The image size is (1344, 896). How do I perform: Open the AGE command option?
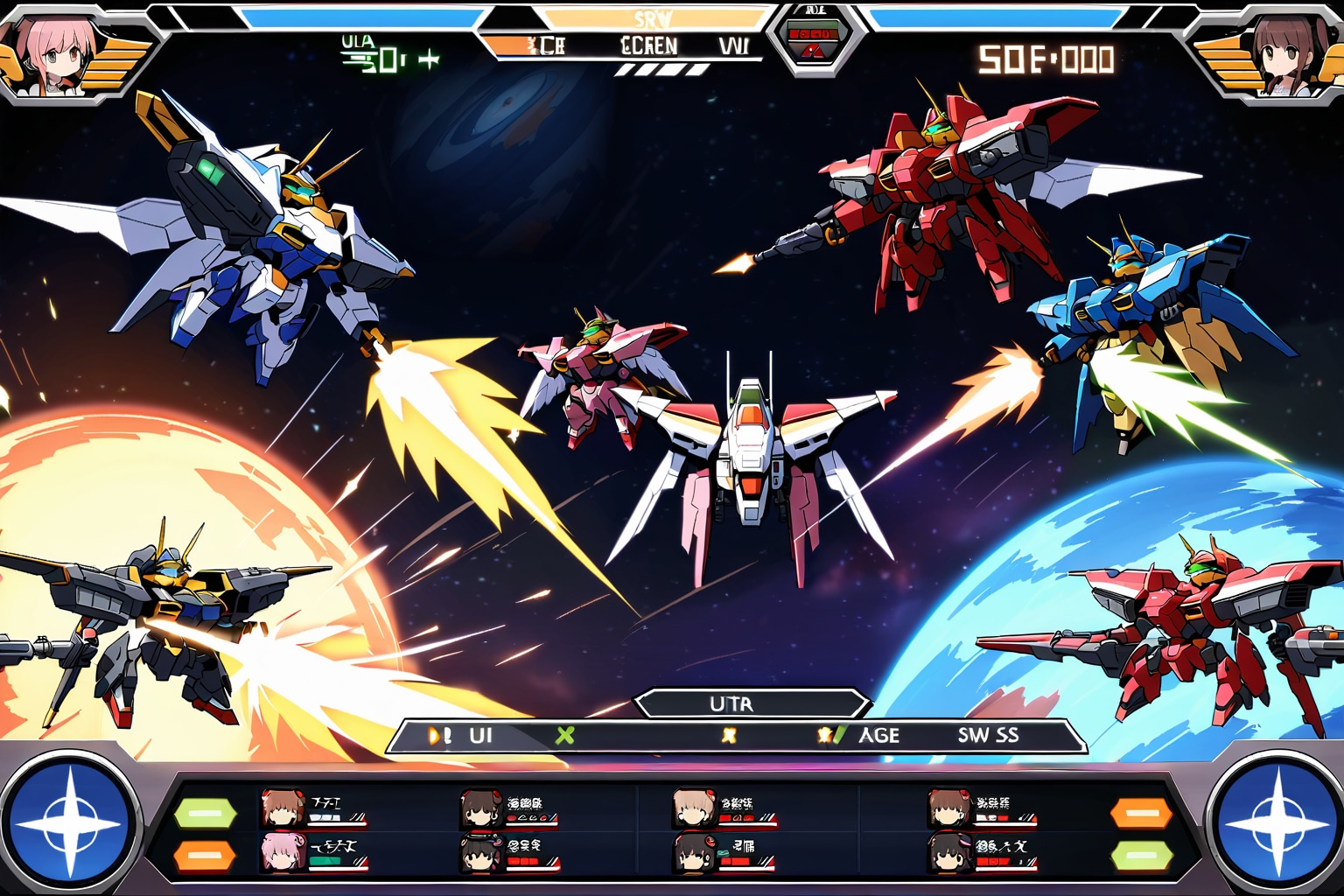(x=878, y=736)
